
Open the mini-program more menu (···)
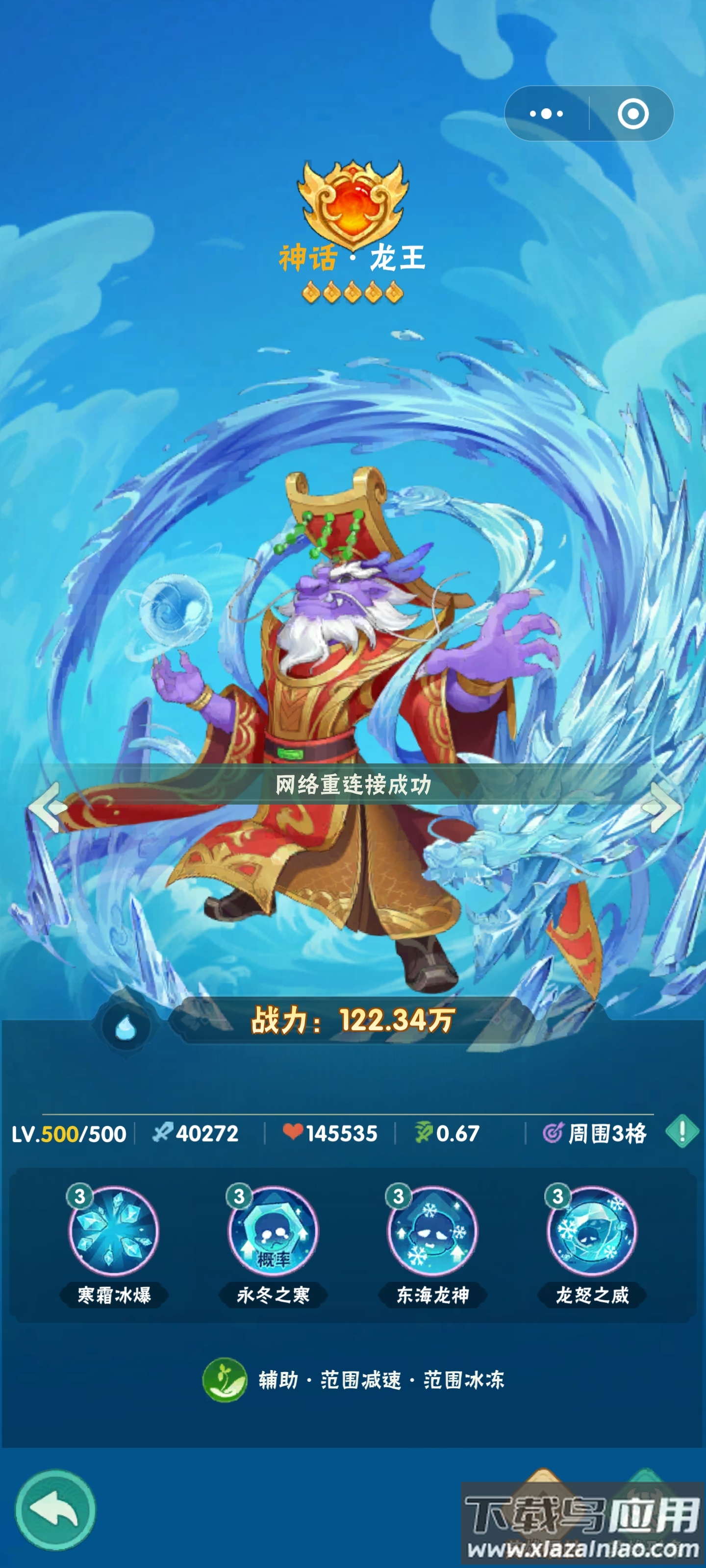tap(546, 114)
